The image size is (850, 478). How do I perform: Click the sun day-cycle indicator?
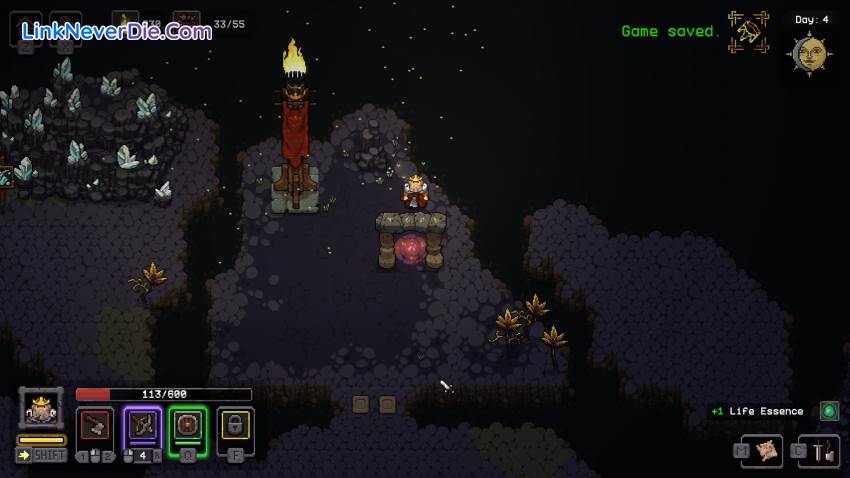tap(811, 53)
